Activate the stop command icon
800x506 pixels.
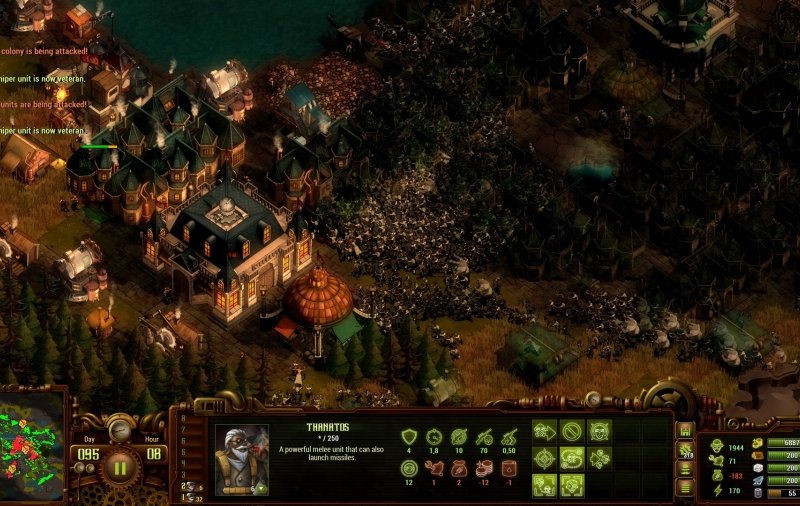pos(571,432)
